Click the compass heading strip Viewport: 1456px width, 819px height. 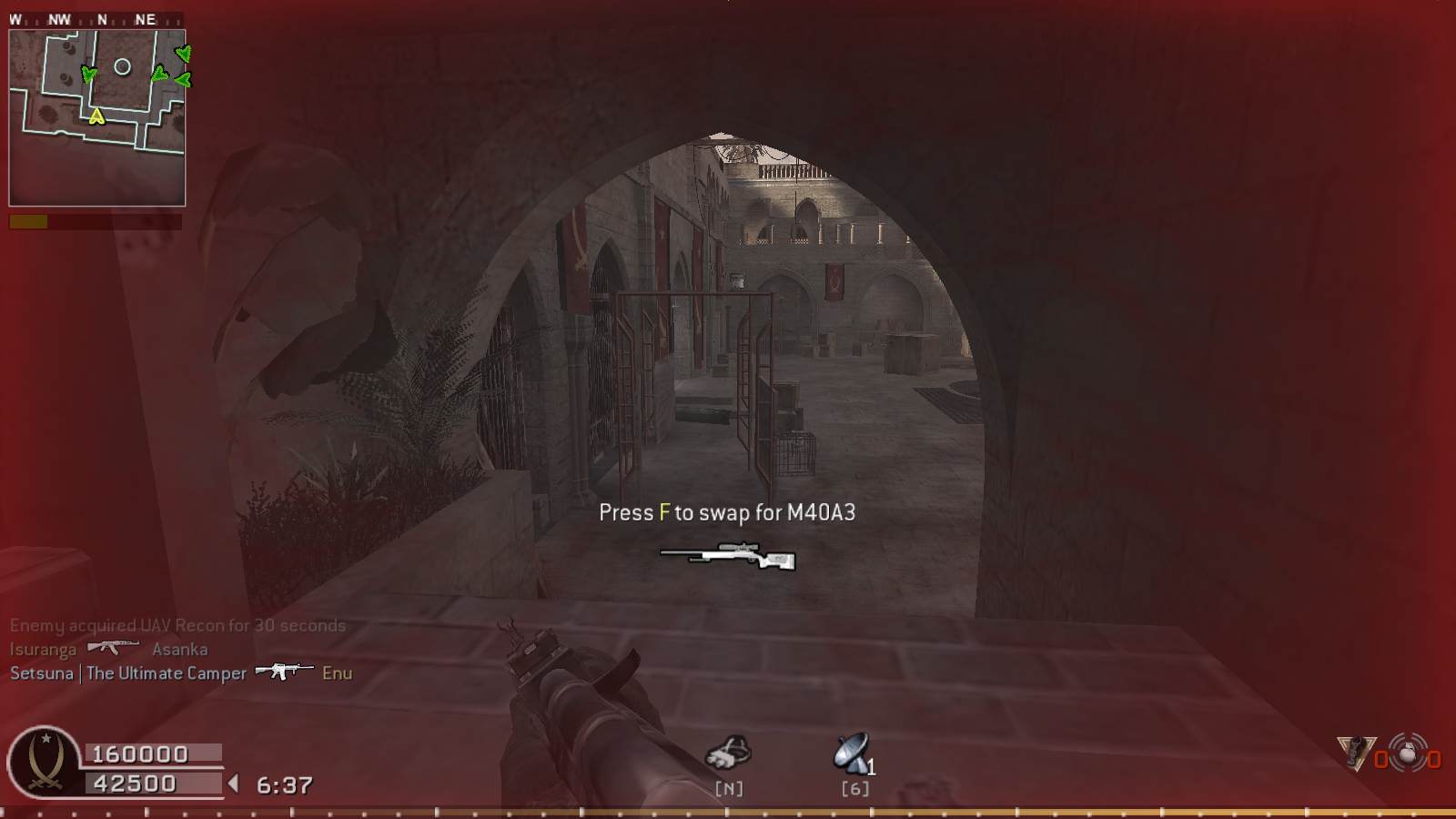(96, 19)
